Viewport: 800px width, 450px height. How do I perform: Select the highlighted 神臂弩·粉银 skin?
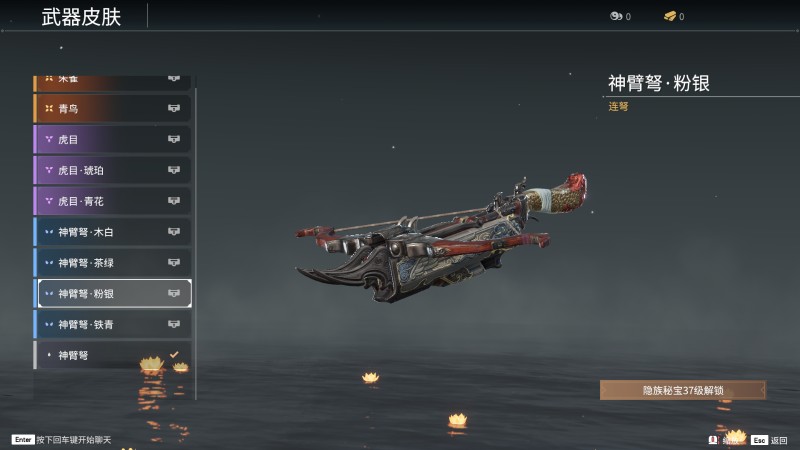[x=113, y=294]
